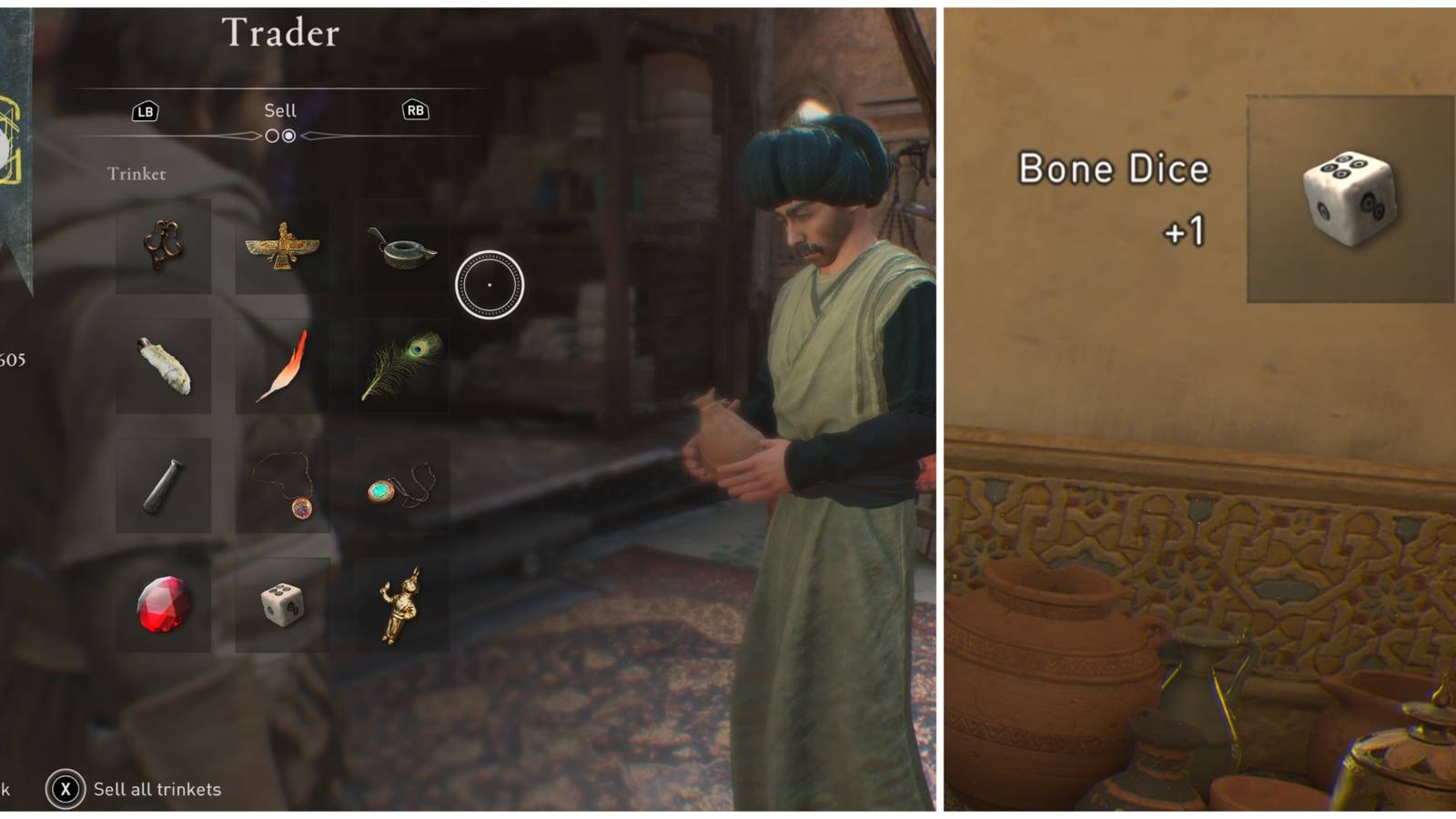Viewport: 1456px width, 819px height.
Task: Select the orange feather trinket
Action: tap(282, 364)
